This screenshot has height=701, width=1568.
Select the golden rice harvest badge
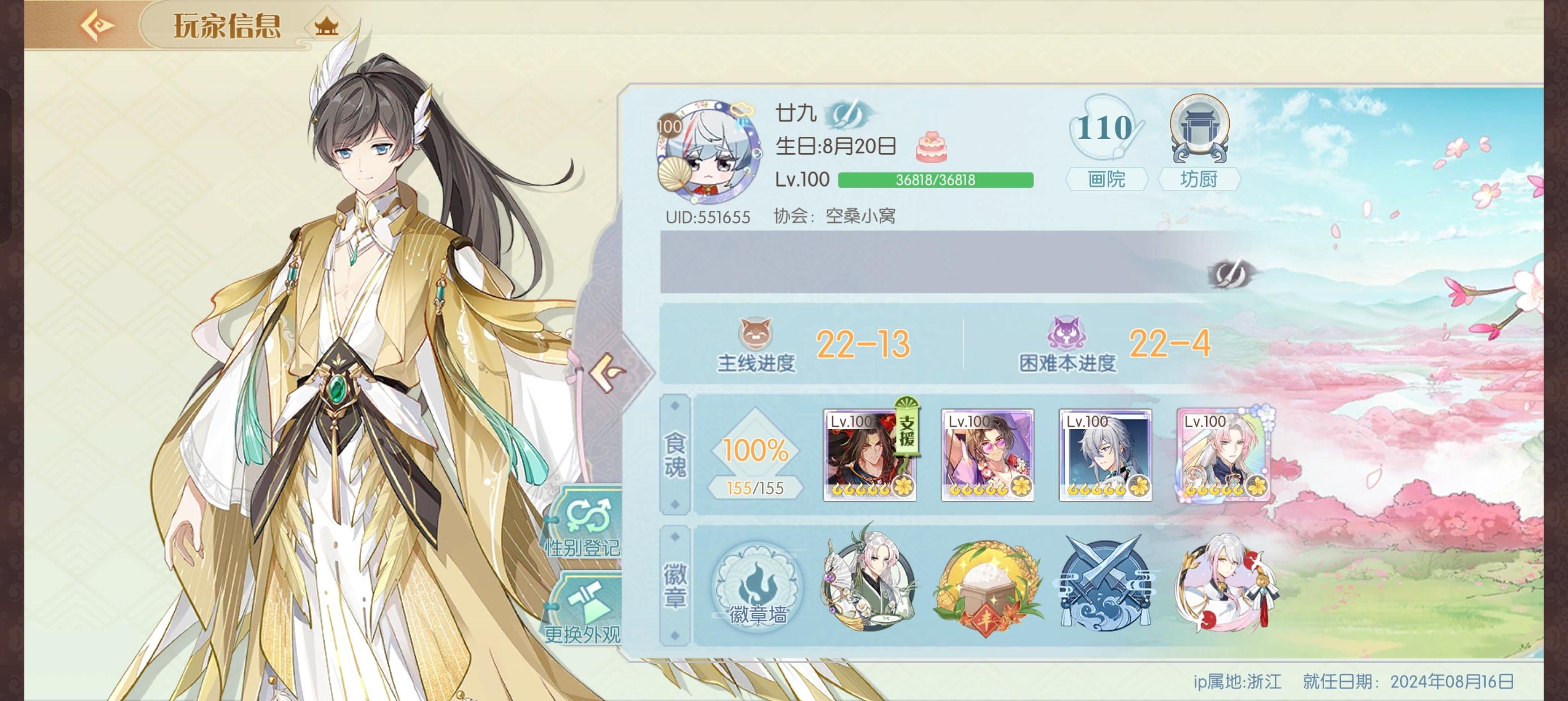pos(994,585)
